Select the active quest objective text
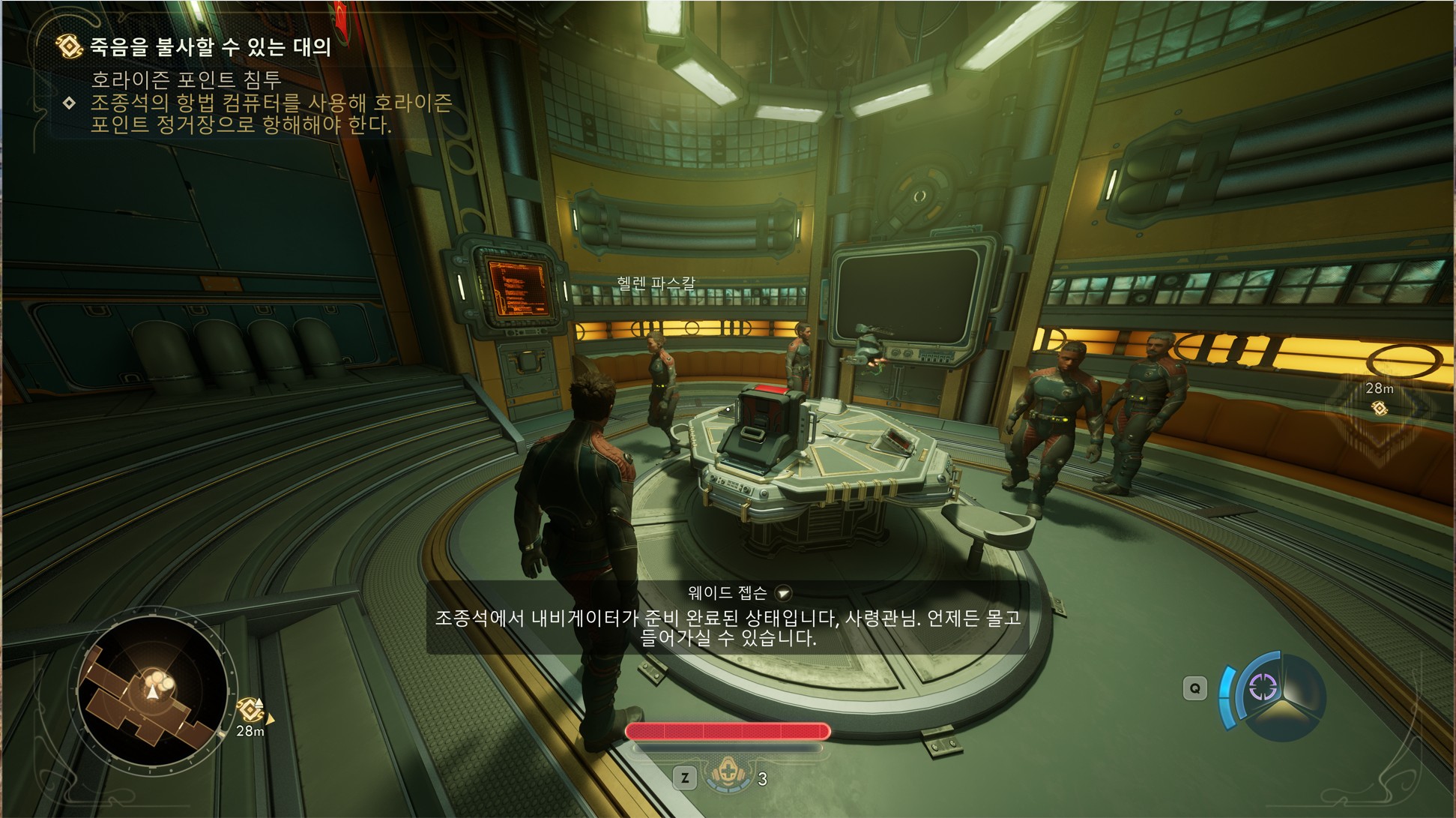 pyautogui.click(x=271, y=113)
